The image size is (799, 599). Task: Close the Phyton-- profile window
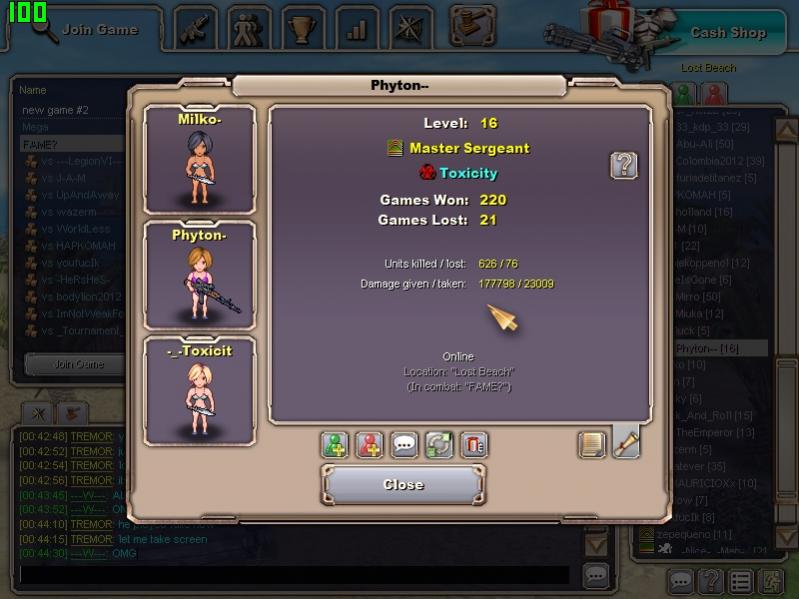coord(403,484)
